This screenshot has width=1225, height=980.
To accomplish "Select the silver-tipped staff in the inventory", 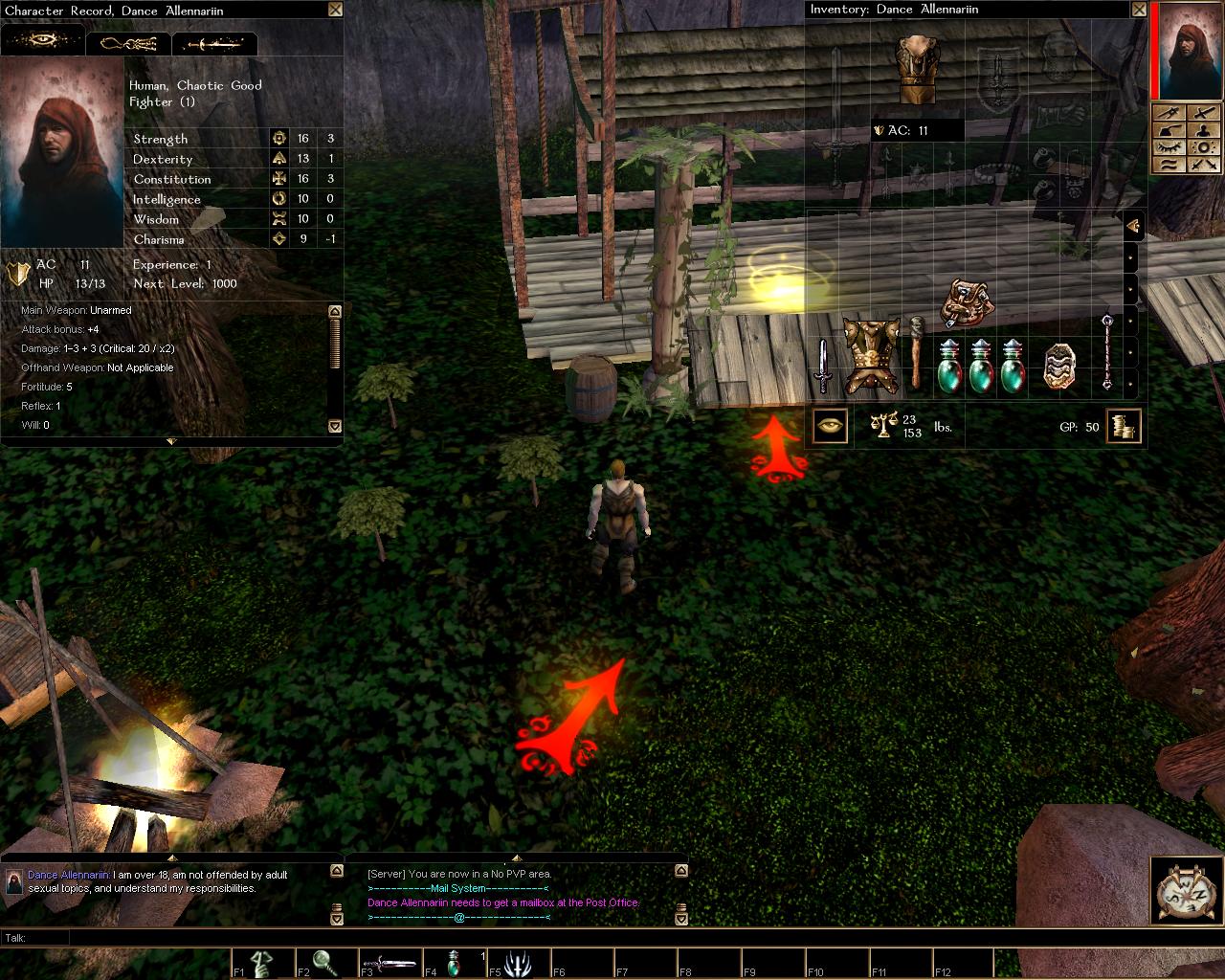I will (1107, 350).
